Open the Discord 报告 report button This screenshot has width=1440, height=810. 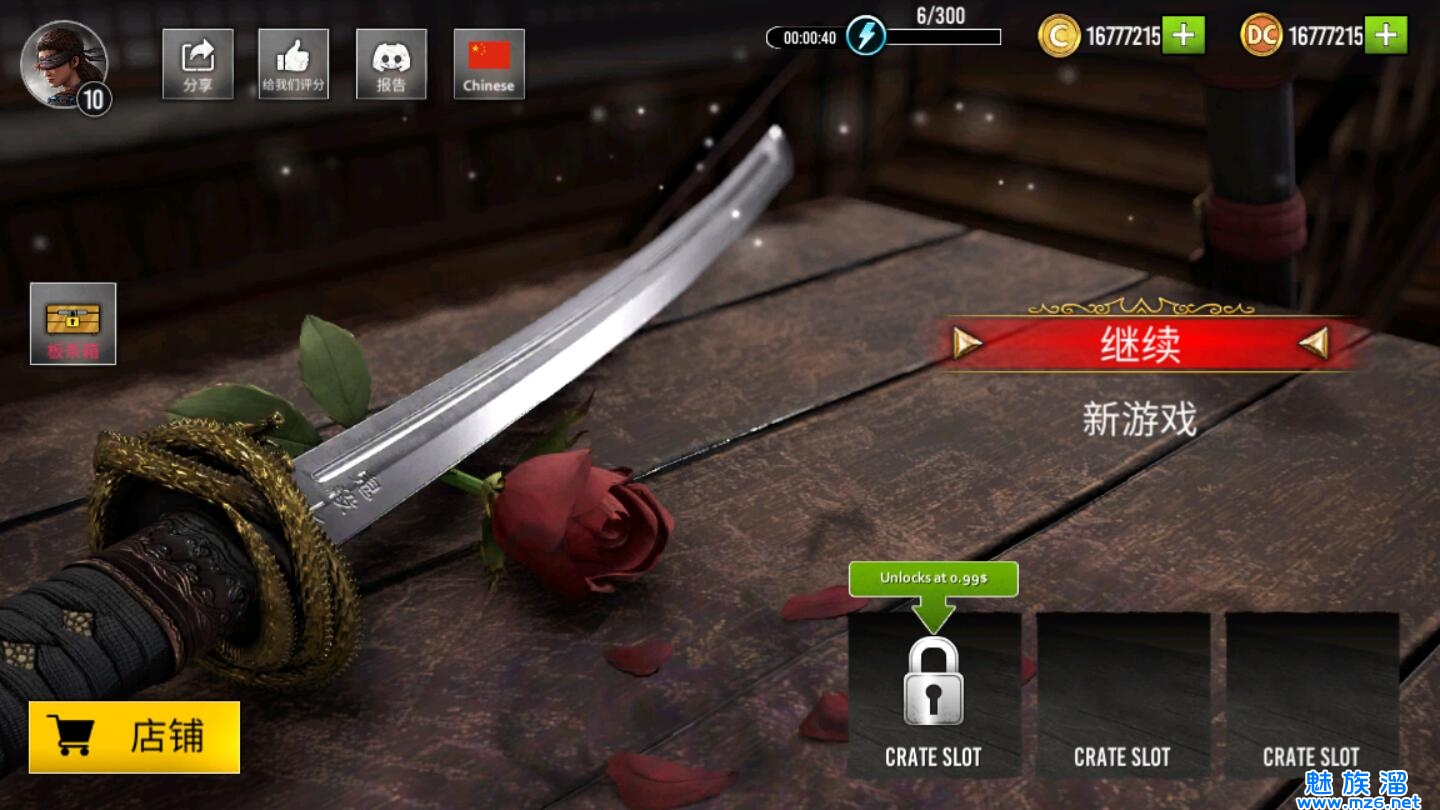(x=391, y=64)
